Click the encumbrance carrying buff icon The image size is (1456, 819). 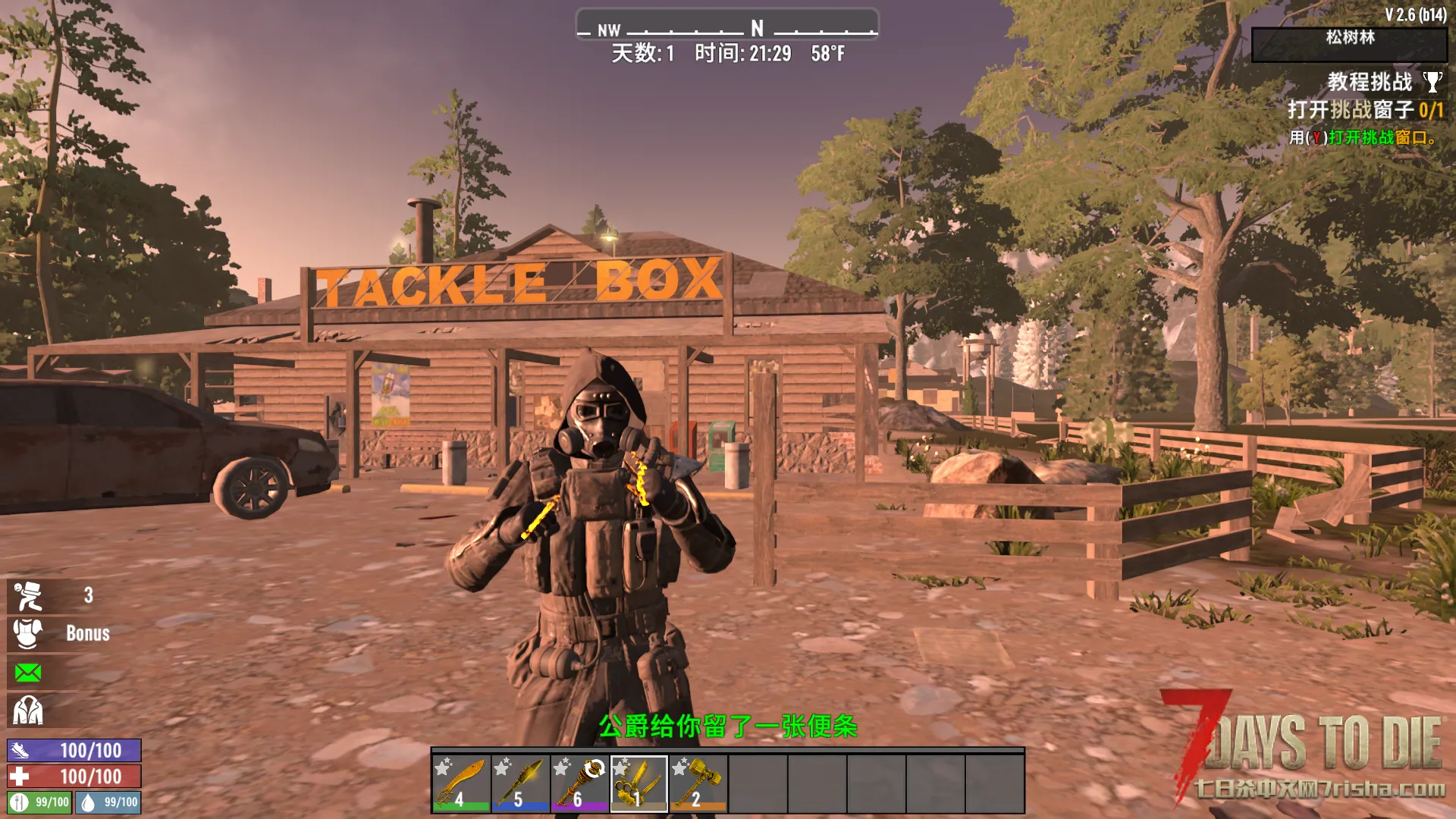(x=29, y=596)
